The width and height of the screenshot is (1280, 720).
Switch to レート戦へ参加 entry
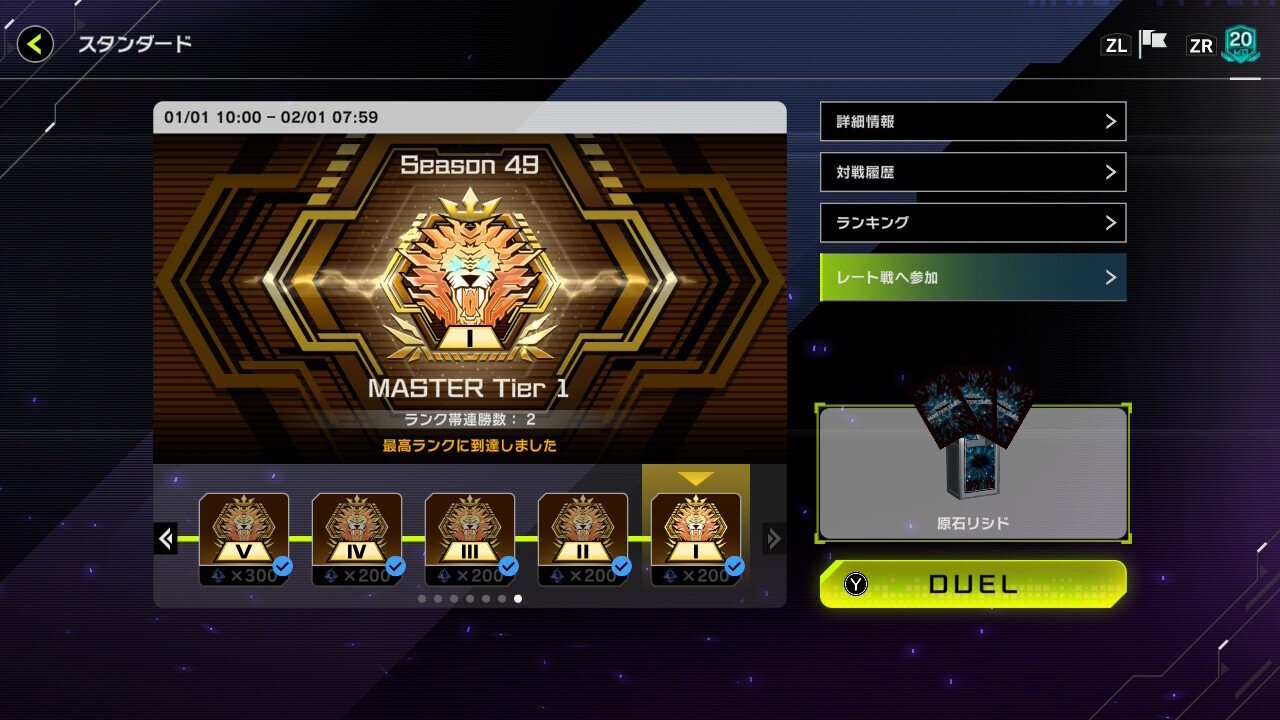(x=972, y=277)
